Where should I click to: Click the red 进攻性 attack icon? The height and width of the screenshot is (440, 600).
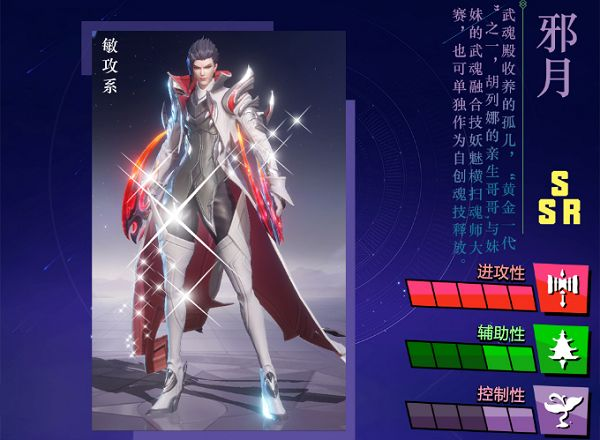[558, 288]
